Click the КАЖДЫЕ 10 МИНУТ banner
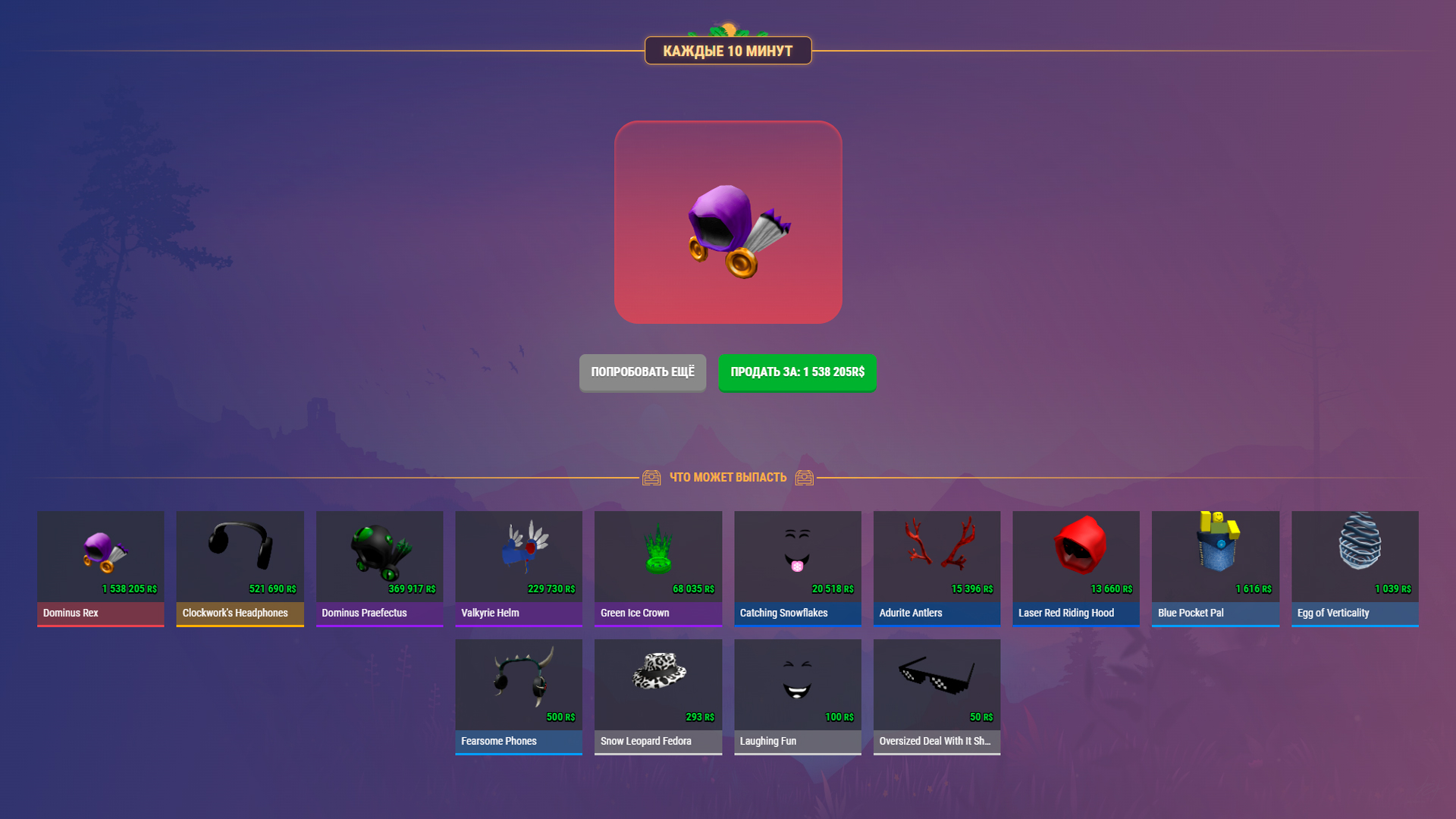The image size is (1456, 819). (727, 51)
